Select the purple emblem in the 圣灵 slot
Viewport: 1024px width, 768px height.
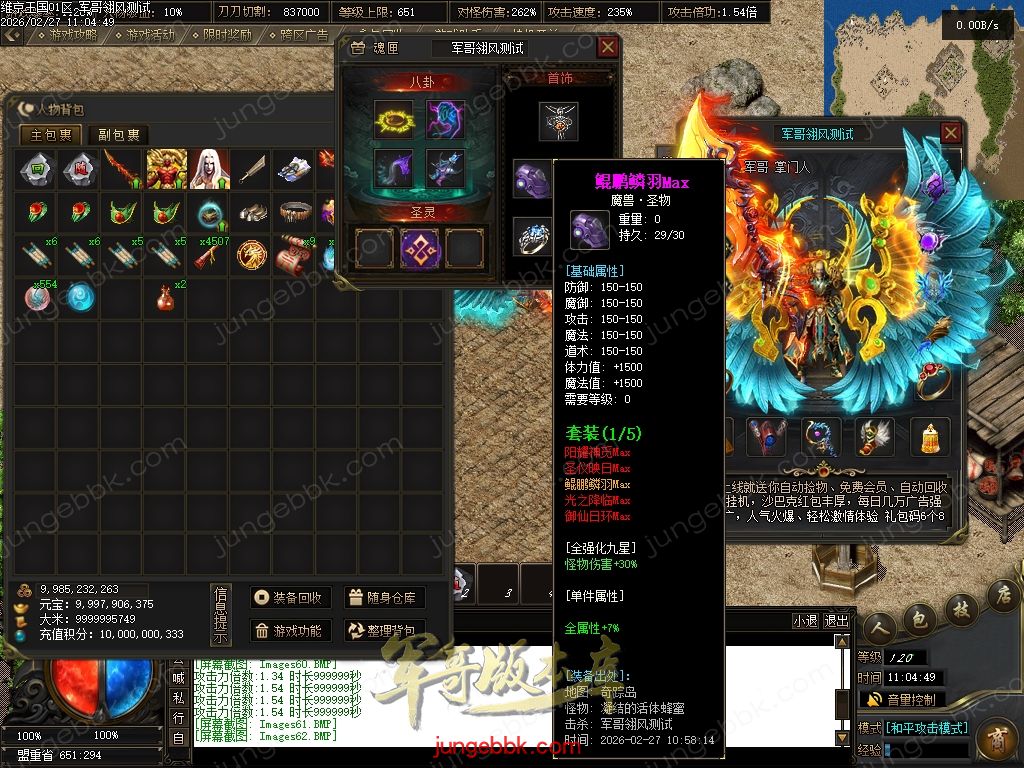click(x=420, y=247)
